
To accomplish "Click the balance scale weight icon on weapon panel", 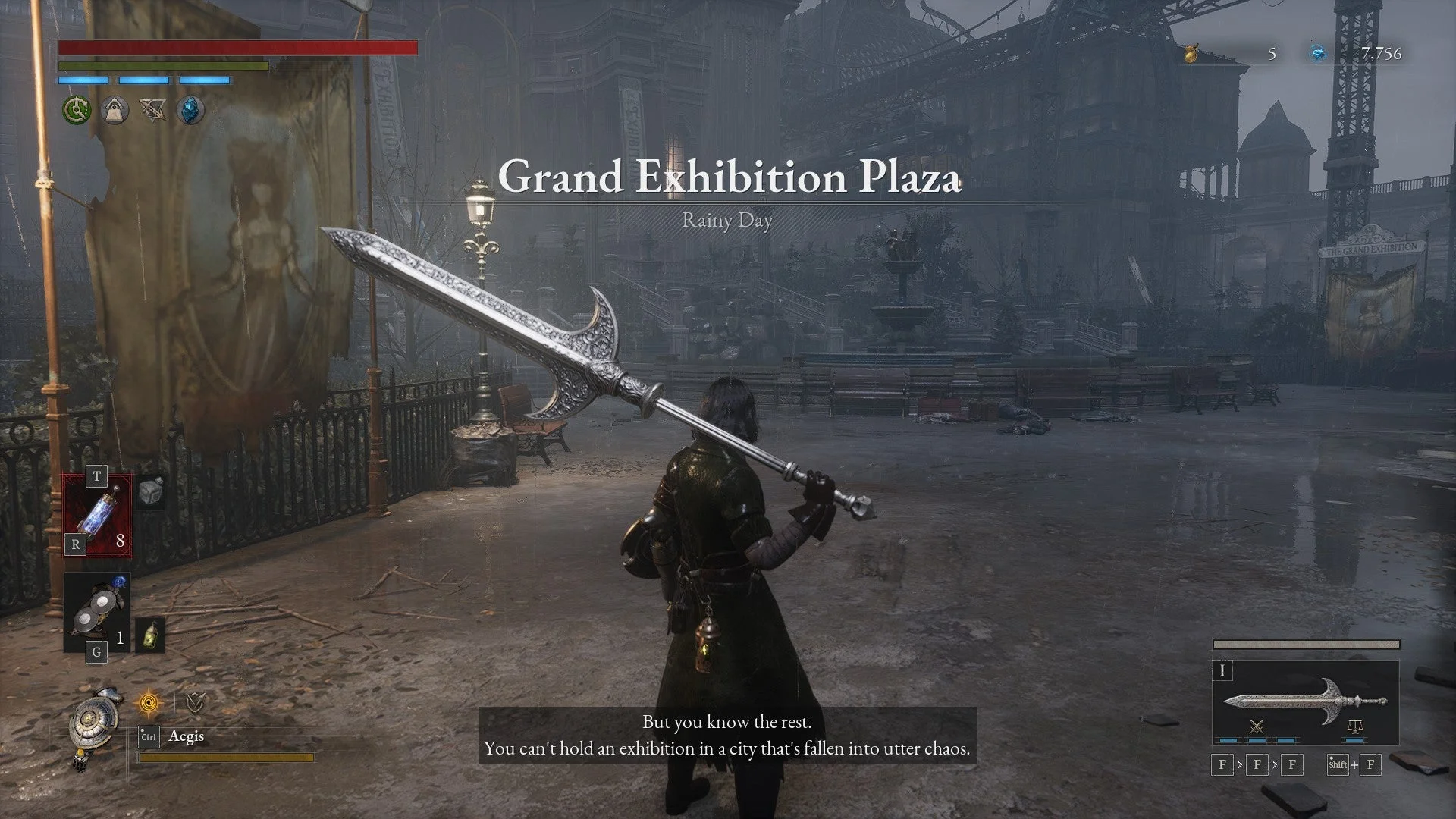I will point(1355,726).
